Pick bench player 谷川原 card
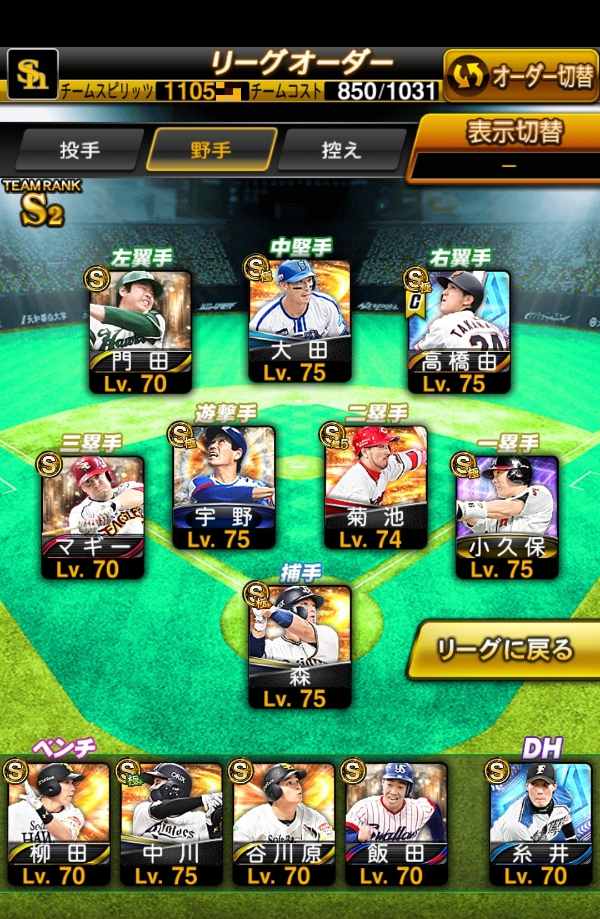Screen dimensions: 600x919 coord(284,823)
